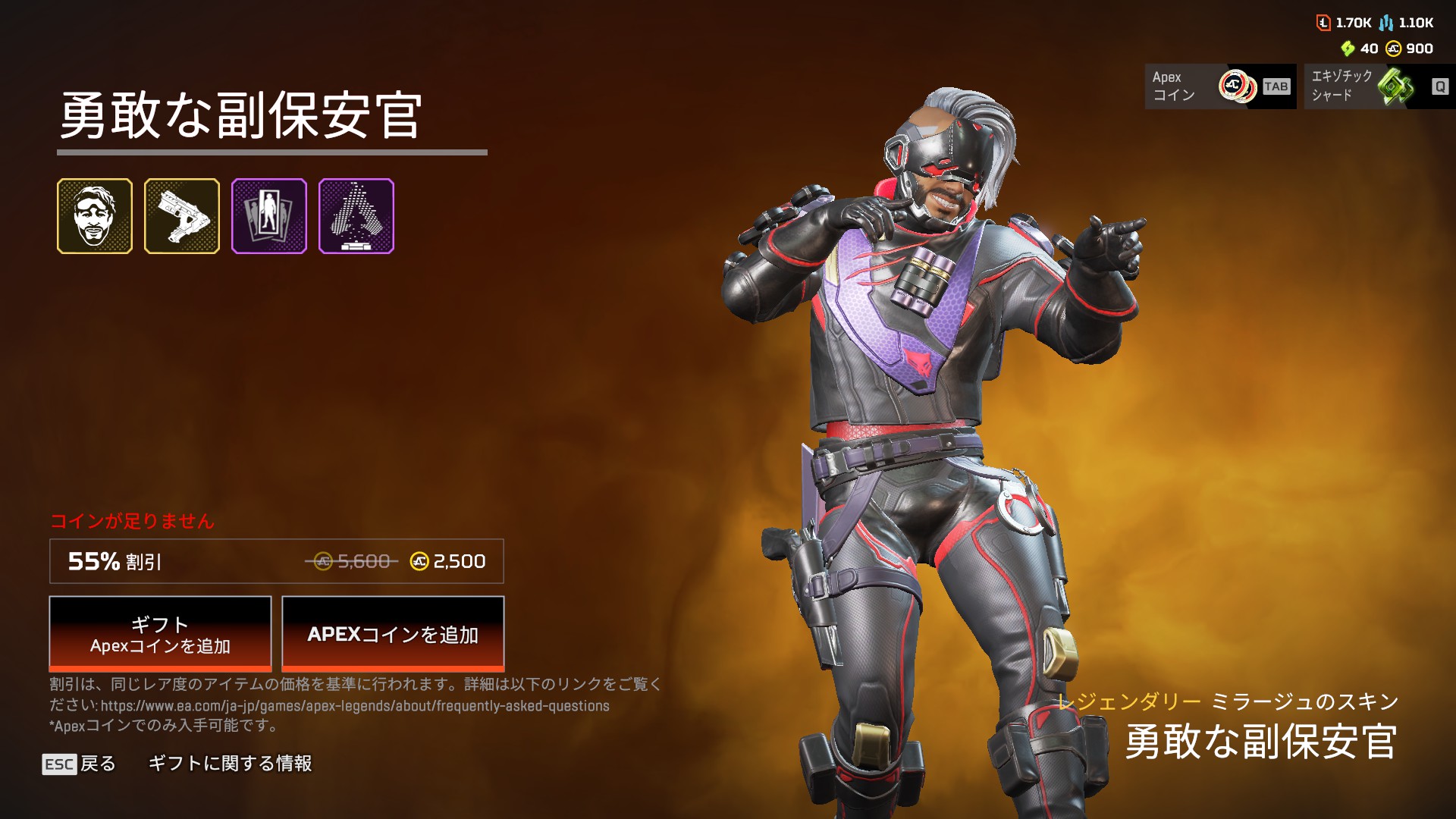The height and width of the screenshot is (819, 1456).
Task: Click the APEXコインを追加 button
Action: pos(393,634)
